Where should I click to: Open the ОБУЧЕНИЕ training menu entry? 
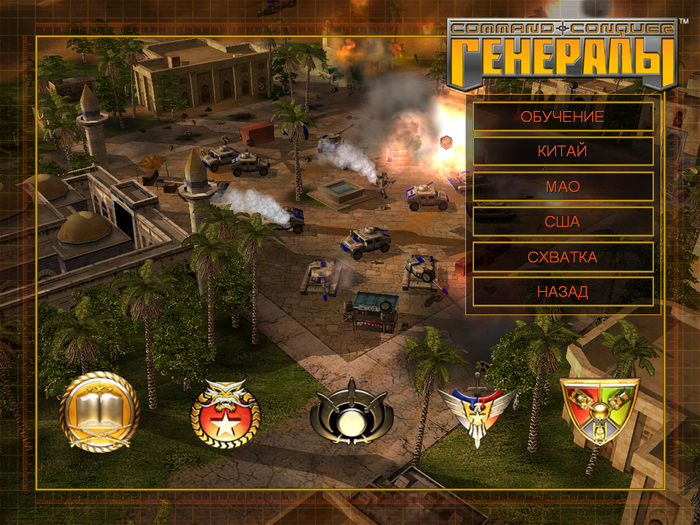click(562, 117)
